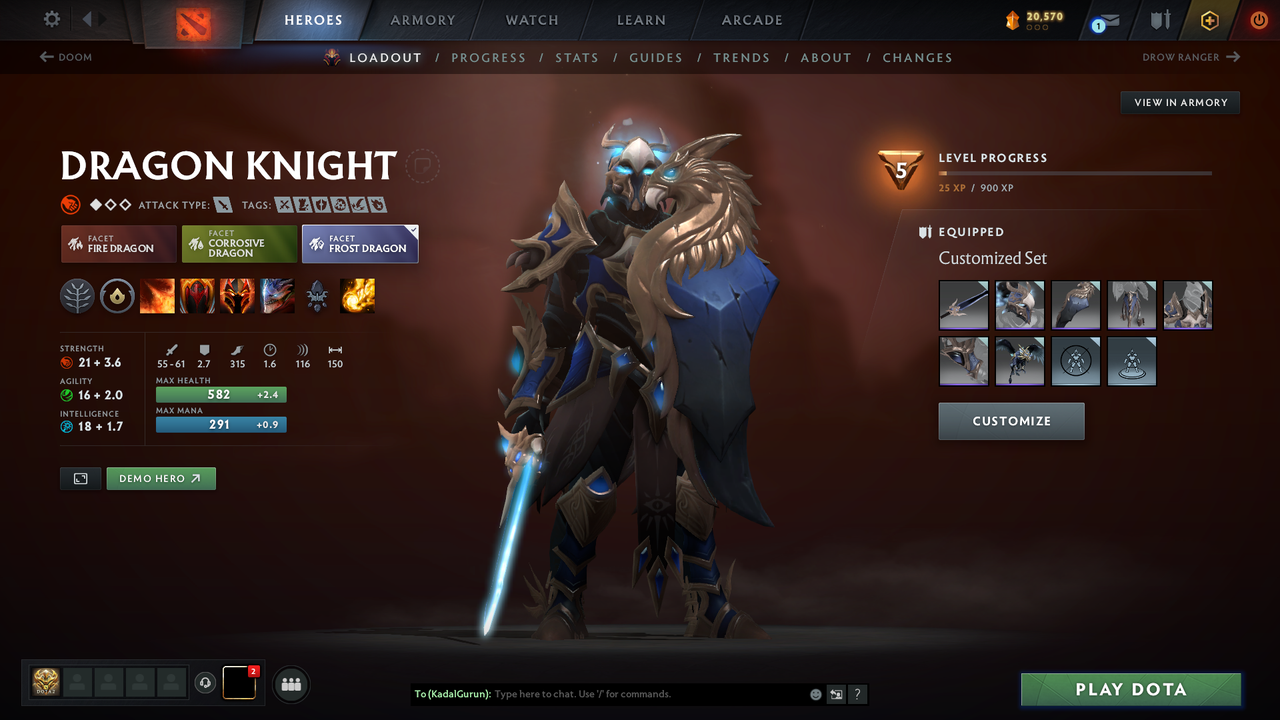1280x720 pixels.
Task: Click the PLAY DOTA button
Action: [x=1130, y=689]
